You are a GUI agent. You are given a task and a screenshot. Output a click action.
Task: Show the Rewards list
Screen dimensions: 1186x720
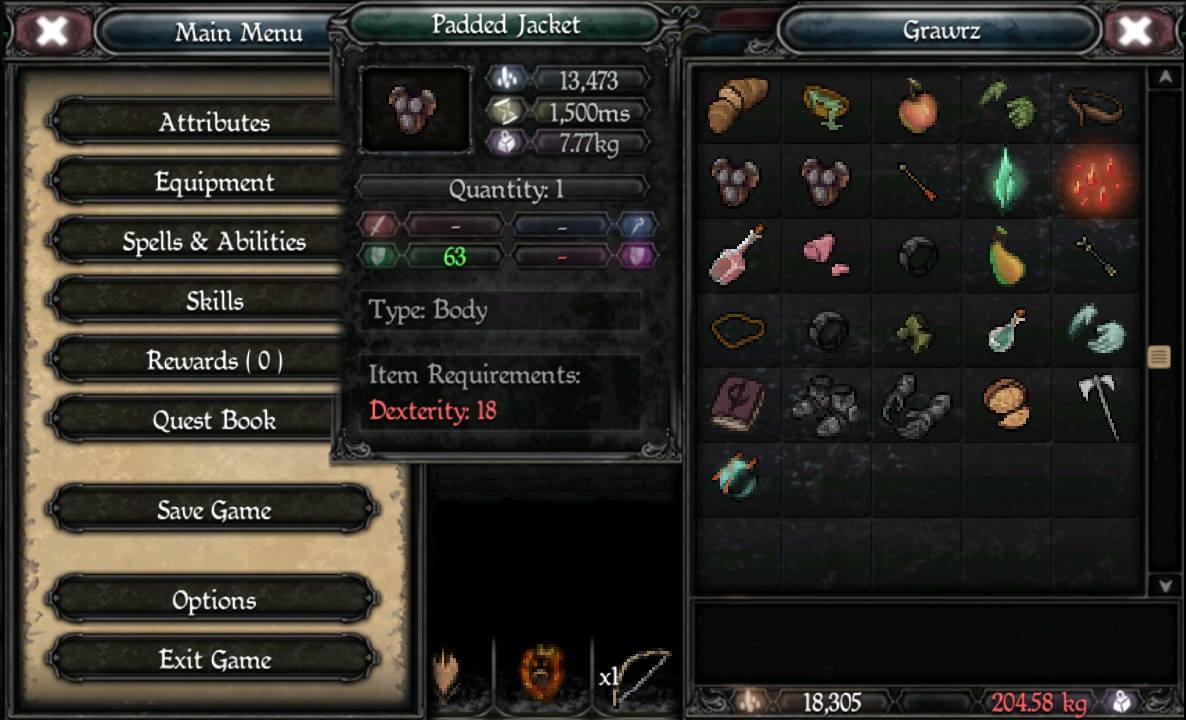pyautogui.click(x=214, y=361)
